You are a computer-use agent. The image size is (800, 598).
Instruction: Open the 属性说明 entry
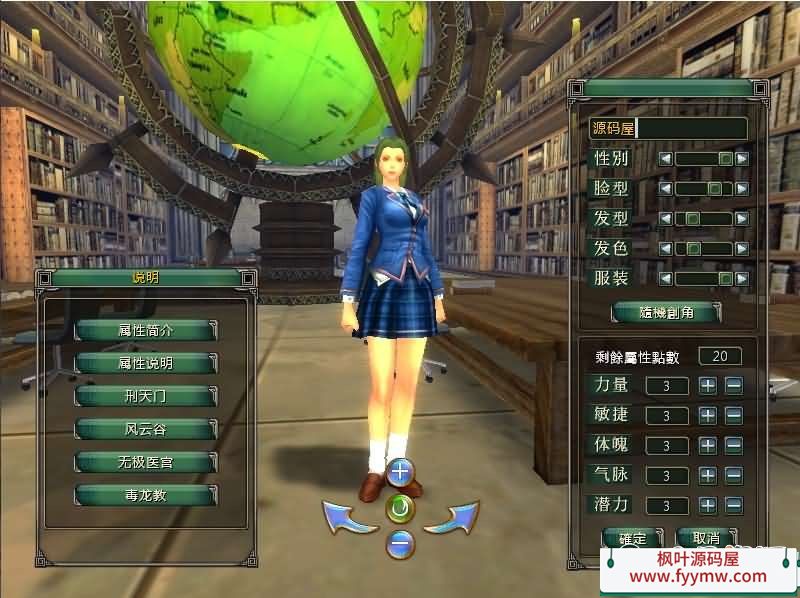(x=145, y=363)
